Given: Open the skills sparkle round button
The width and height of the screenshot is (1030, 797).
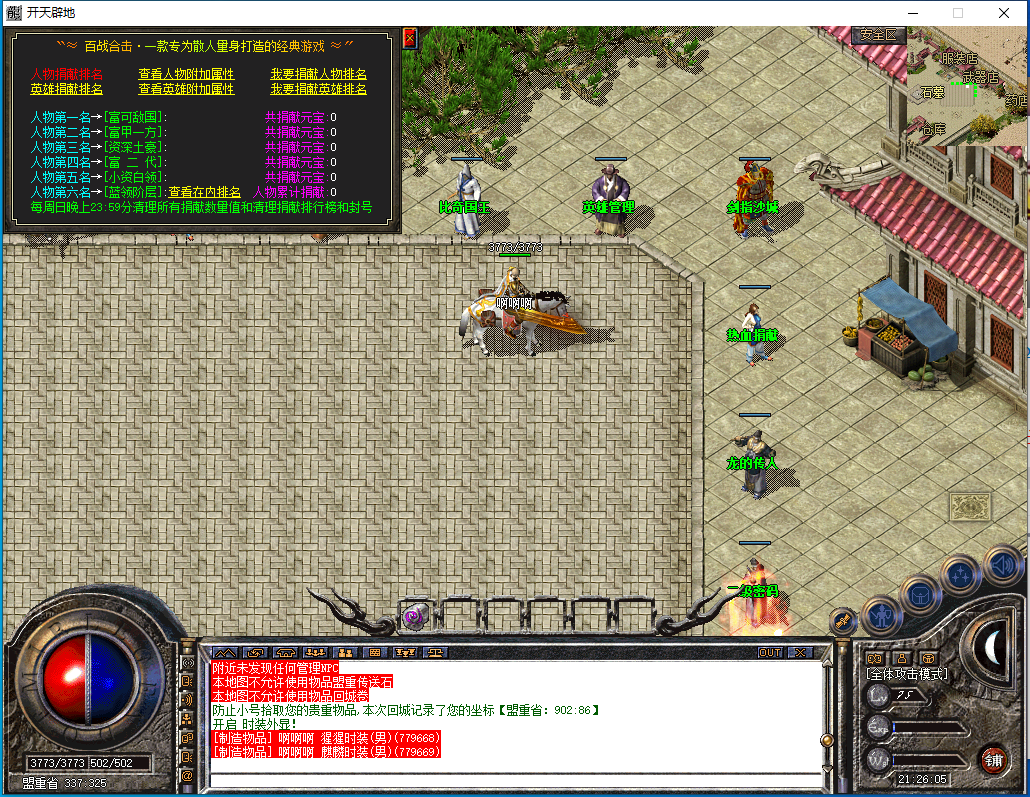Looking at the screenshot, I should pyautogui.click(x=961, y=574).
